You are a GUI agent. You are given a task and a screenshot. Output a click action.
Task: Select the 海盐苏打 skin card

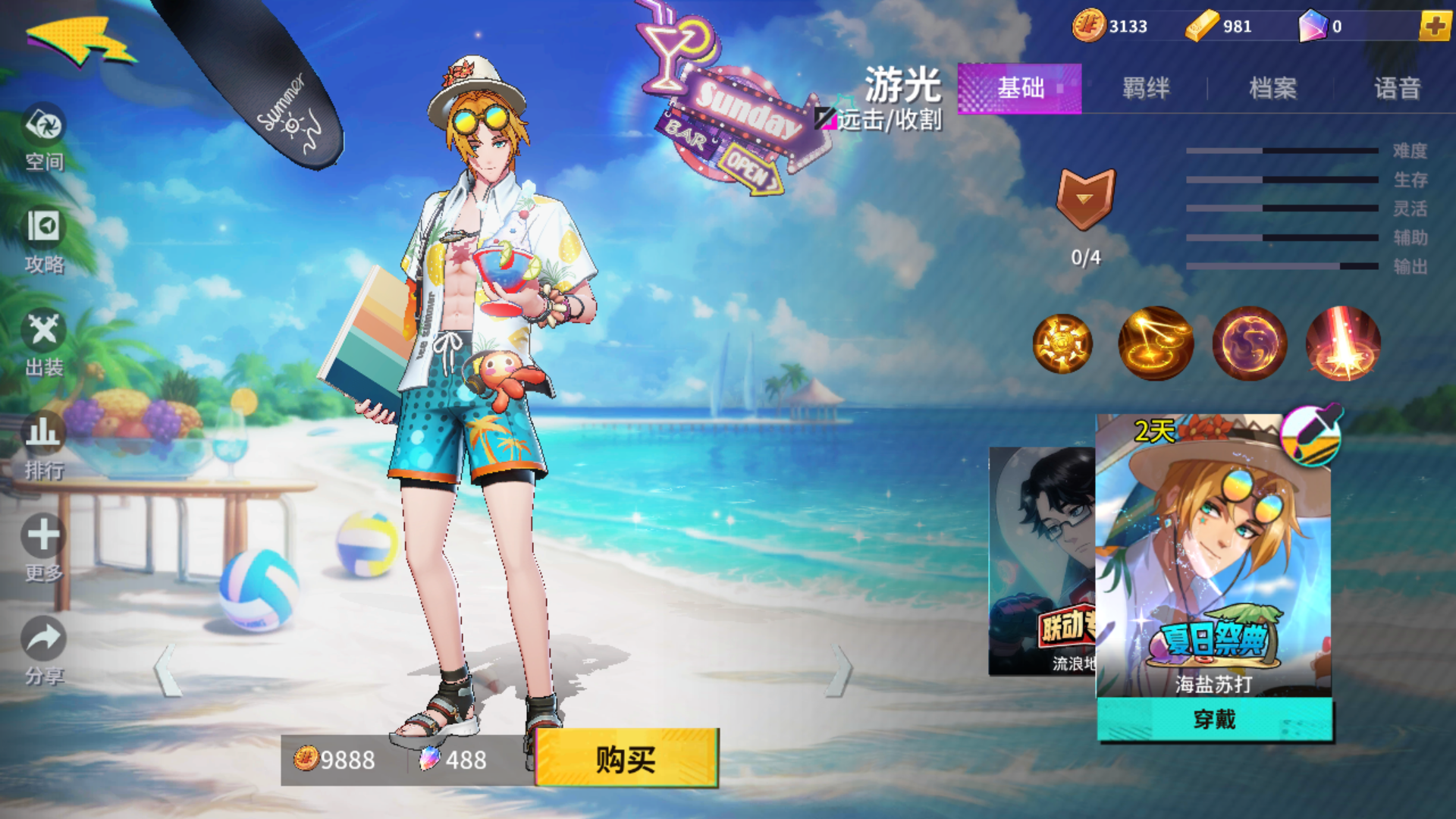point(1213,554)
